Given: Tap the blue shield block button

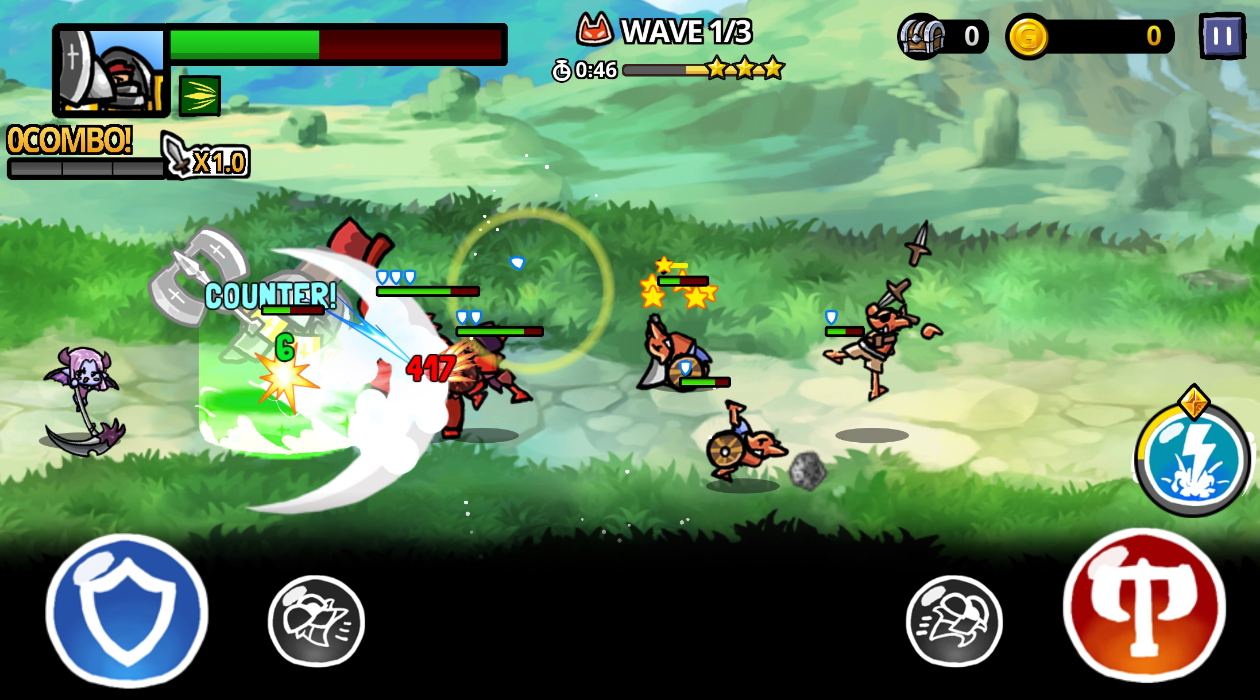Looking at the screenshot, I should point(127,610).
